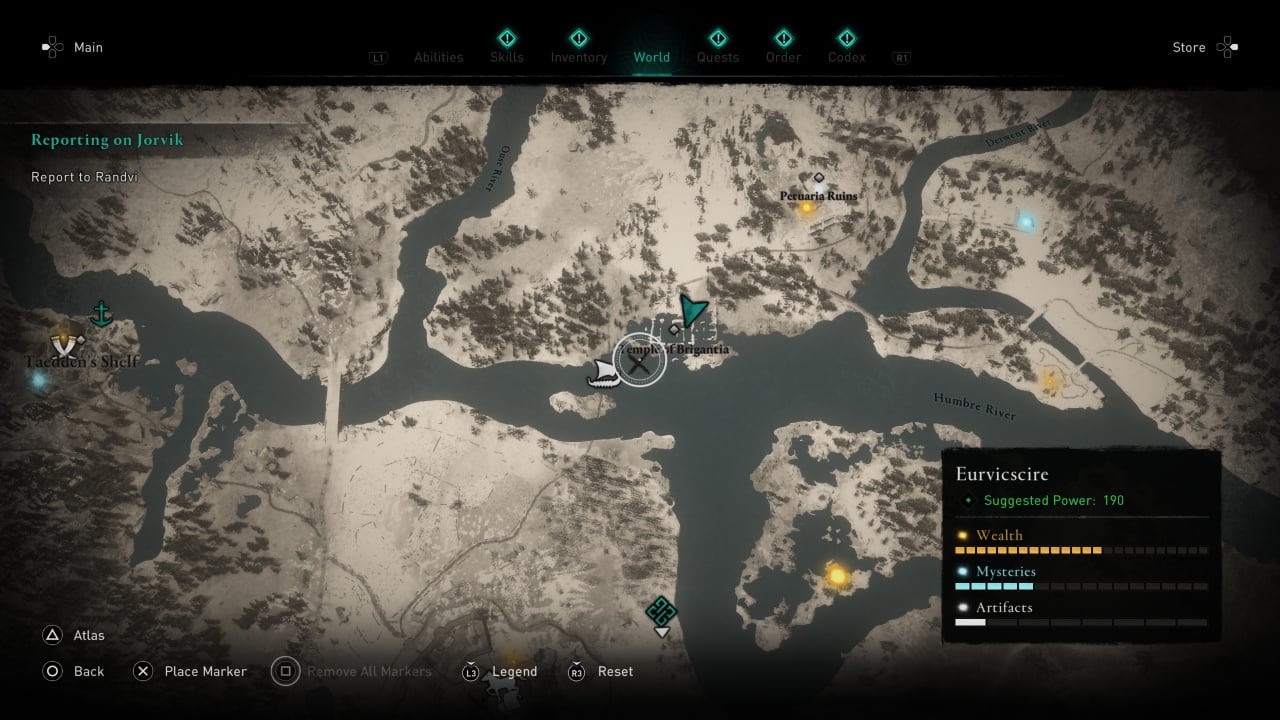This screenshot has height=720, width=1280.
Task: Select the Reporting on Jorvik quest tracker
Action: pyautogui.click(x=107, y=140)
